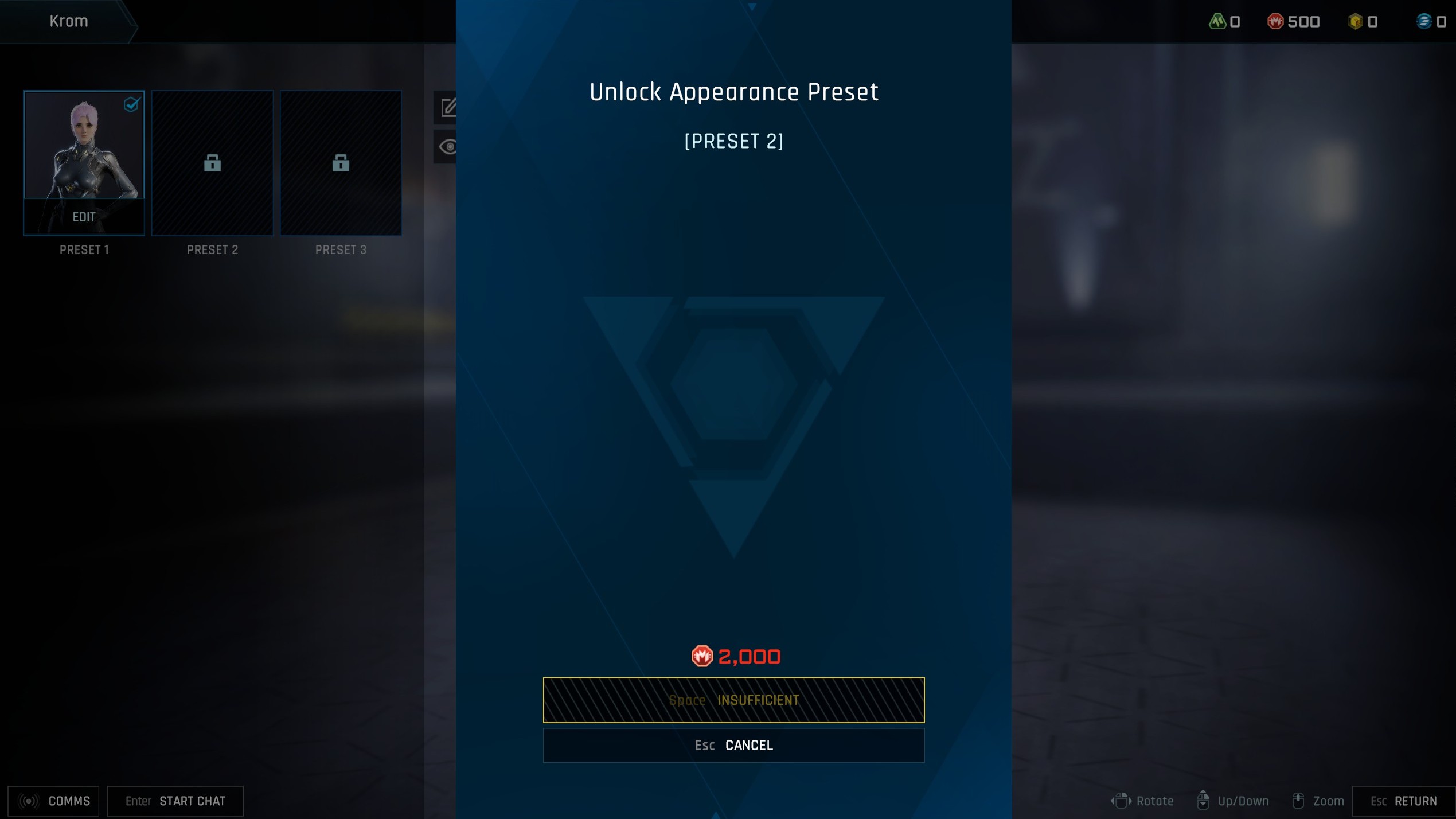Click the Up/Down movement icon
The height and width of the screenshot is (819, 1456).
coord(1203,800)
